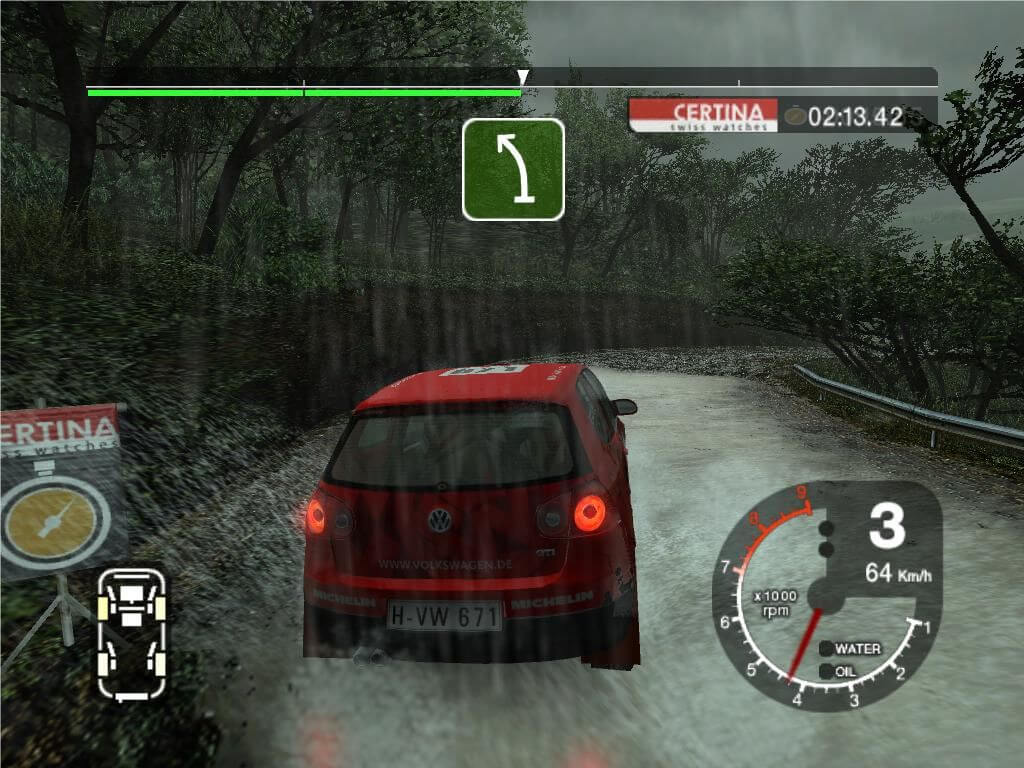Click the OIL warning light
The height and width of the screenshot is (768, 1024).
826,672
